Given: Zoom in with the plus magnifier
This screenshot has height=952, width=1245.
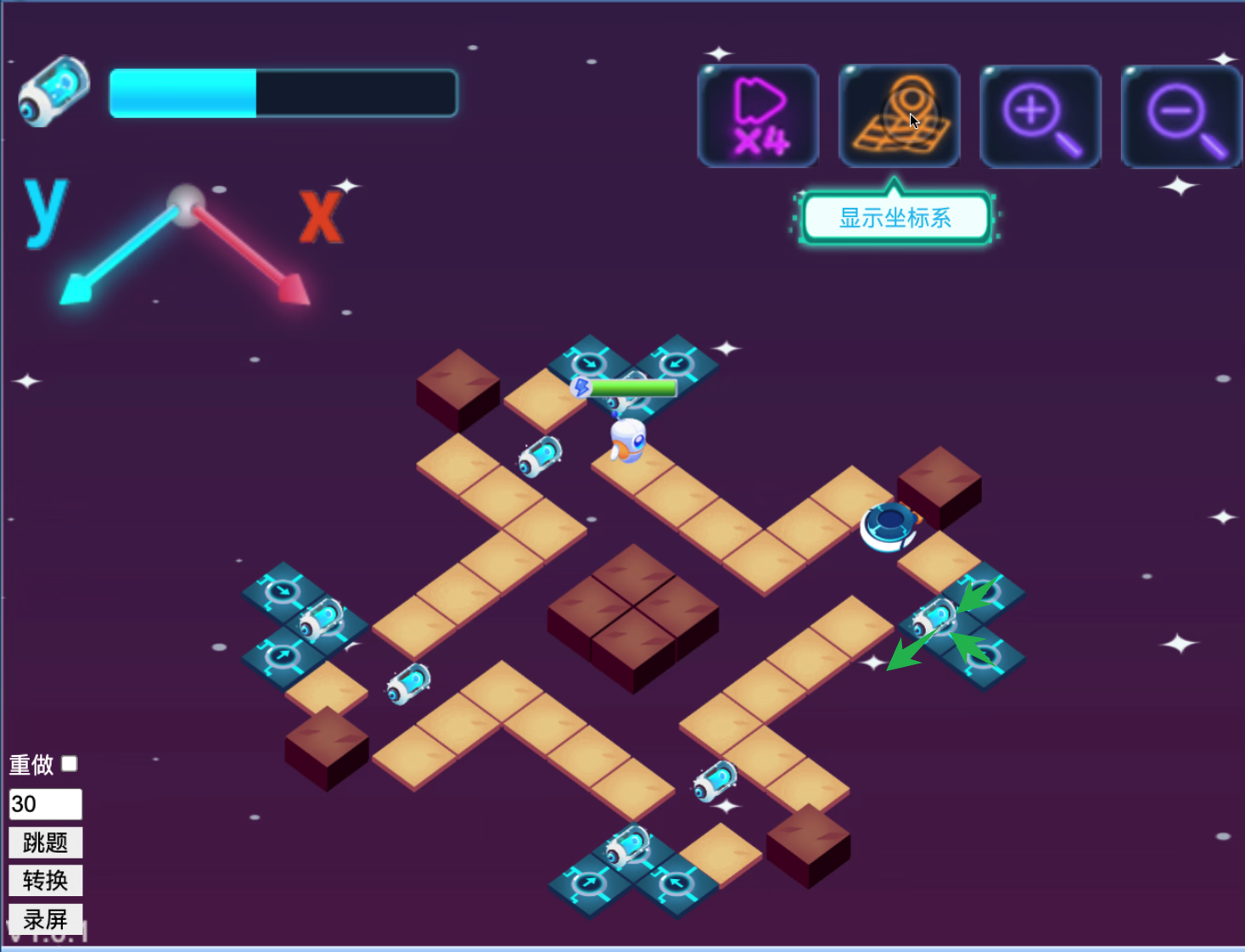Looking at the screenshot, I should (x=1040, y=116).
